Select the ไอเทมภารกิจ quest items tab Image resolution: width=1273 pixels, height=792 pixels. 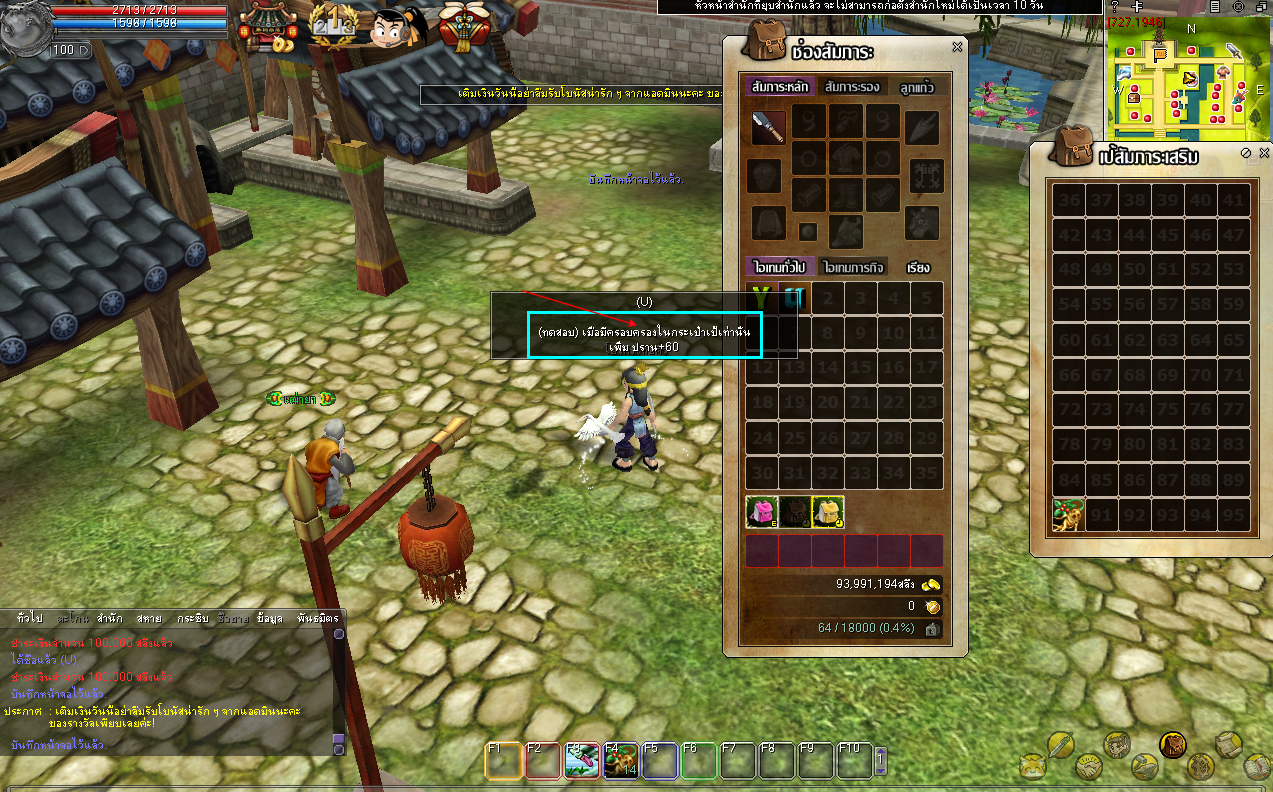point(853,268)
